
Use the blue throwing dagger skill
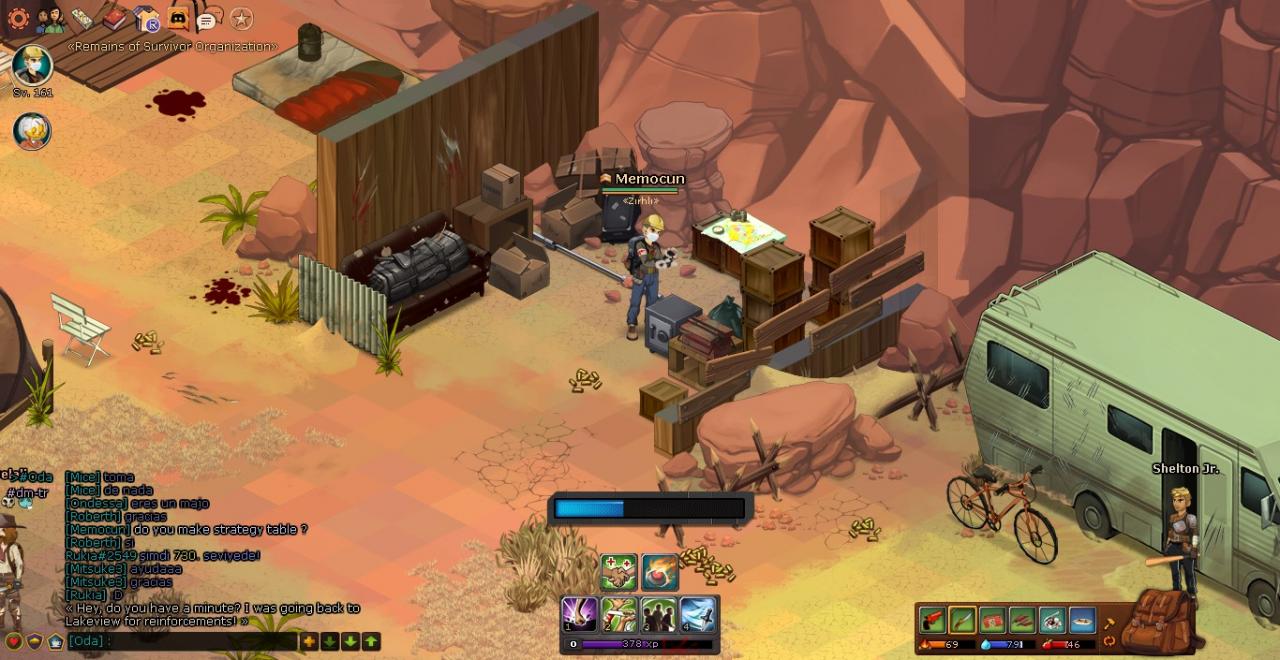(x=698, y=614)
